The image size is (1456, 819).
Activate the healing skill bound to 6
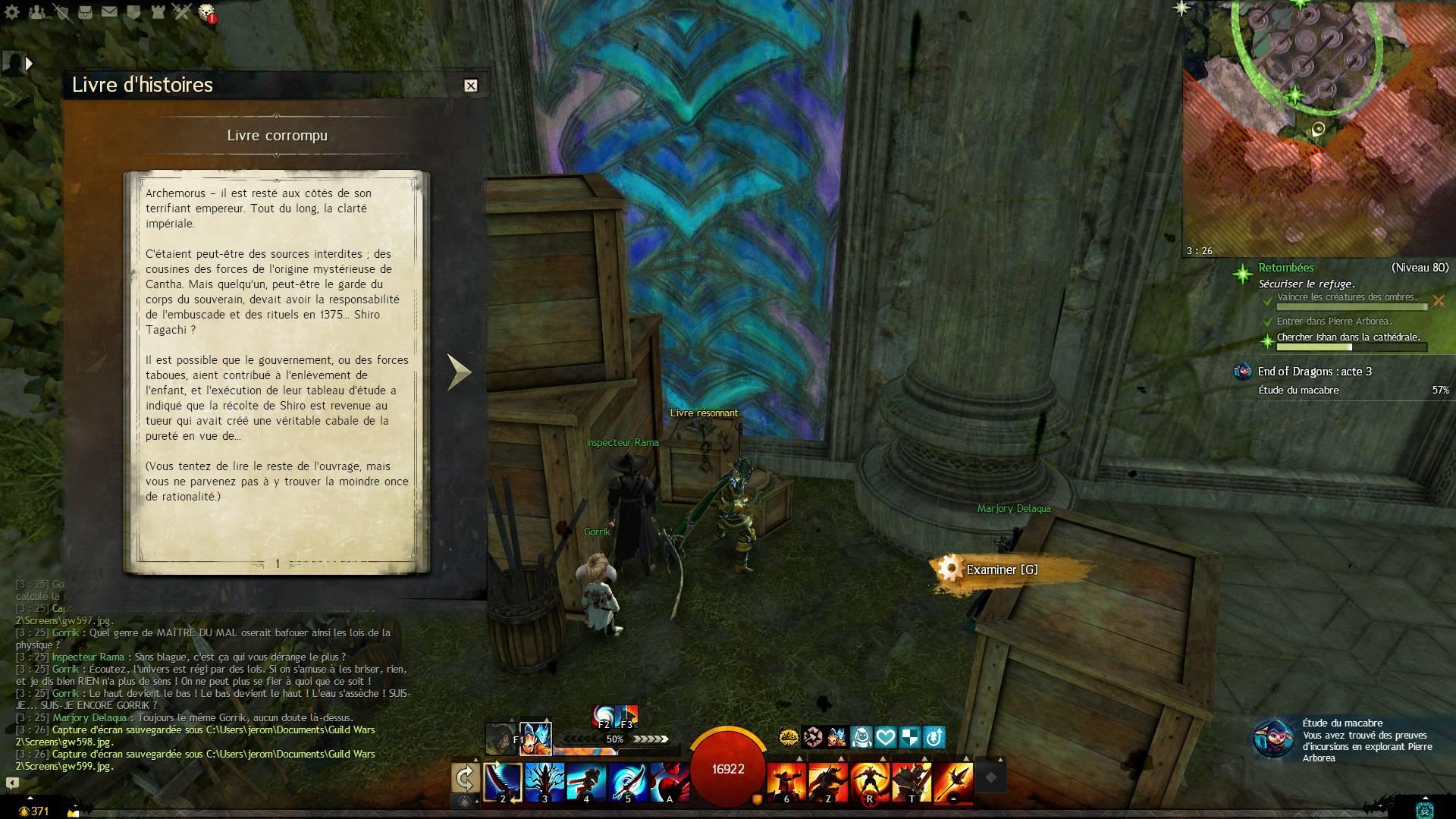786,781
